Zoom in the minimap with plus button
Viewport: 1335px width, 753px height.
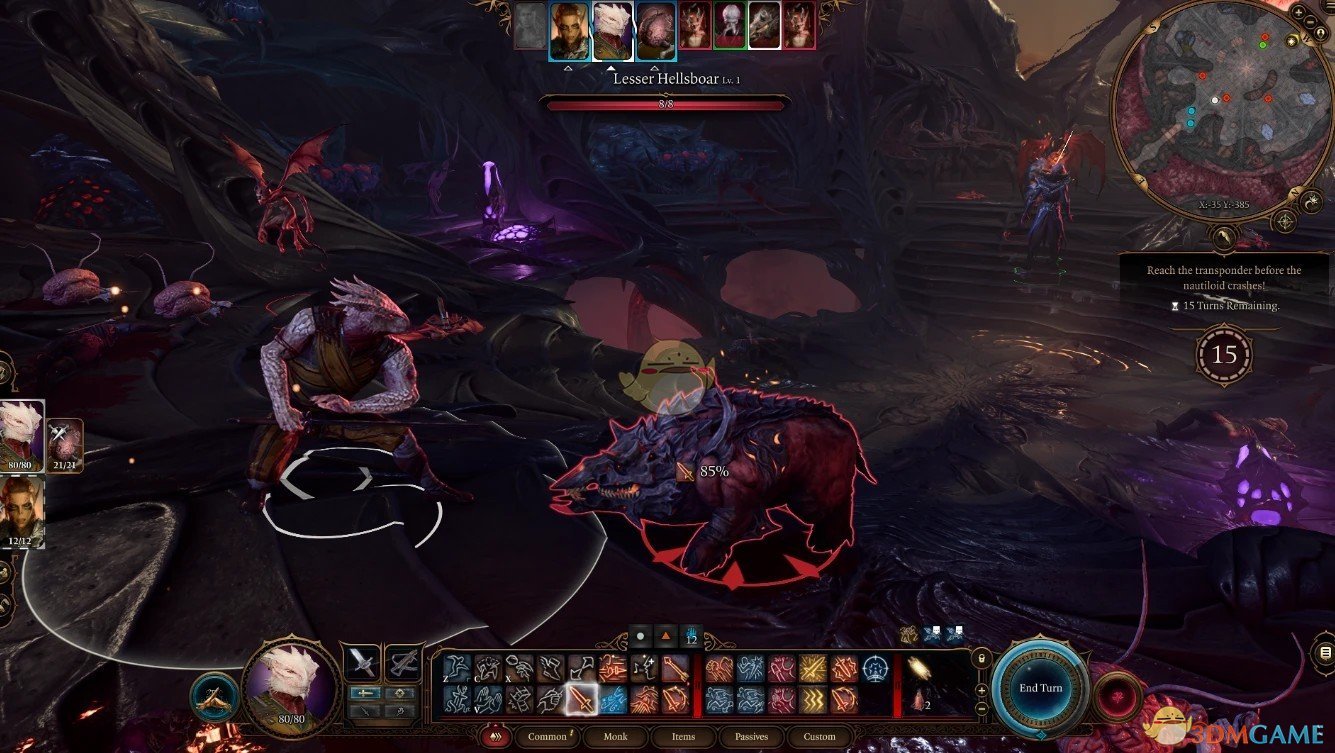pyautogui.click(x=1298, y=12)
